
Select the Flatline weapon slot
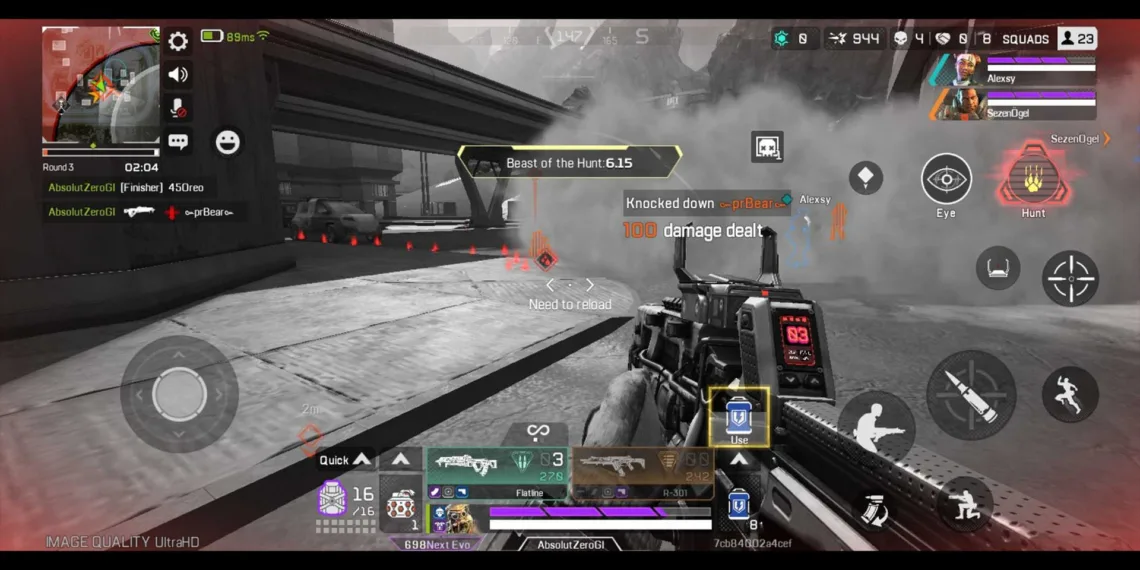coord(497,472)
